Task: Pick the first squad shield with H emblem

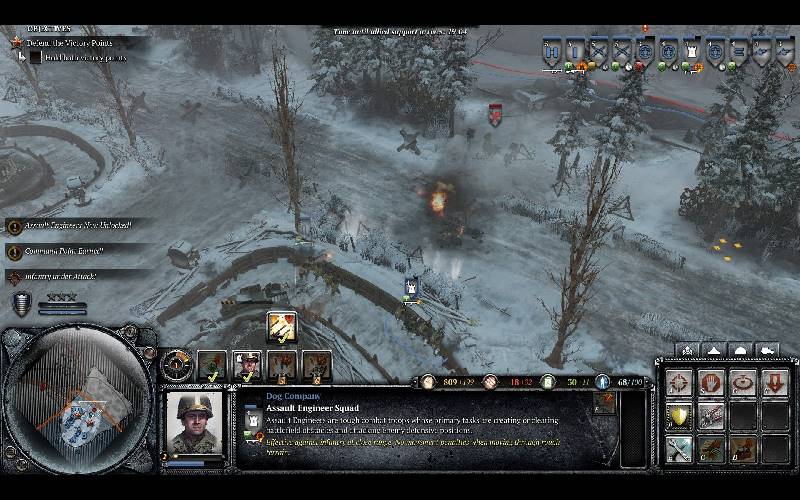Action: pyautogui.click(x=552, y=51)
